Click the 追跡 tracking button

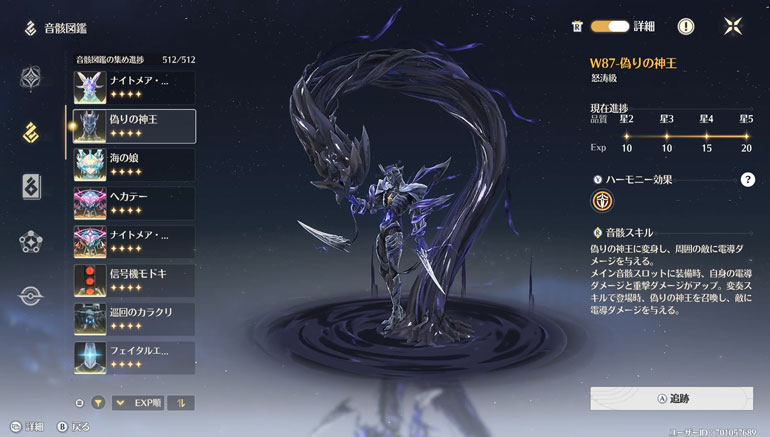[x=671, y=397]
